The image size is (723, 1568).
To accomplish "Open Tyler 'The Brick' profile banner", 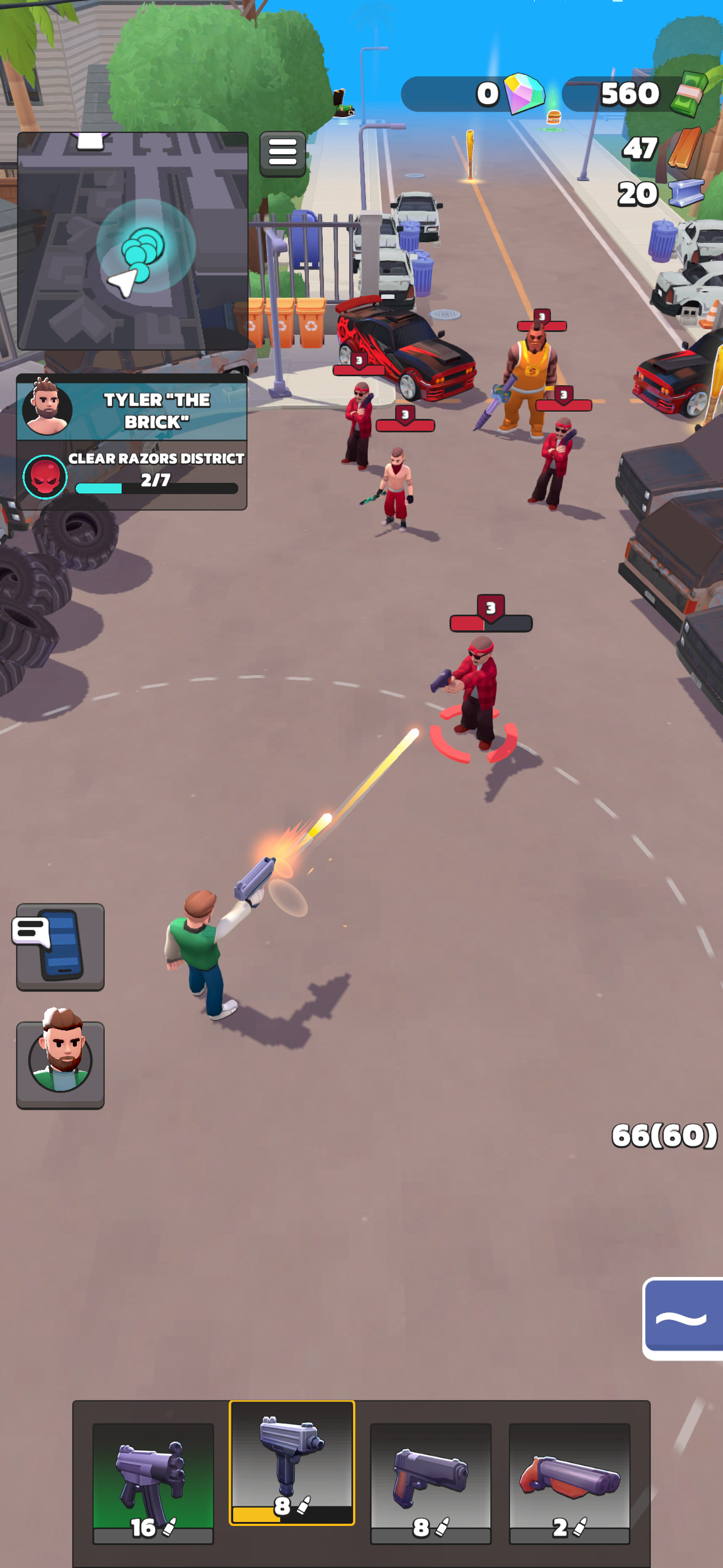I will tap(155, 409).
